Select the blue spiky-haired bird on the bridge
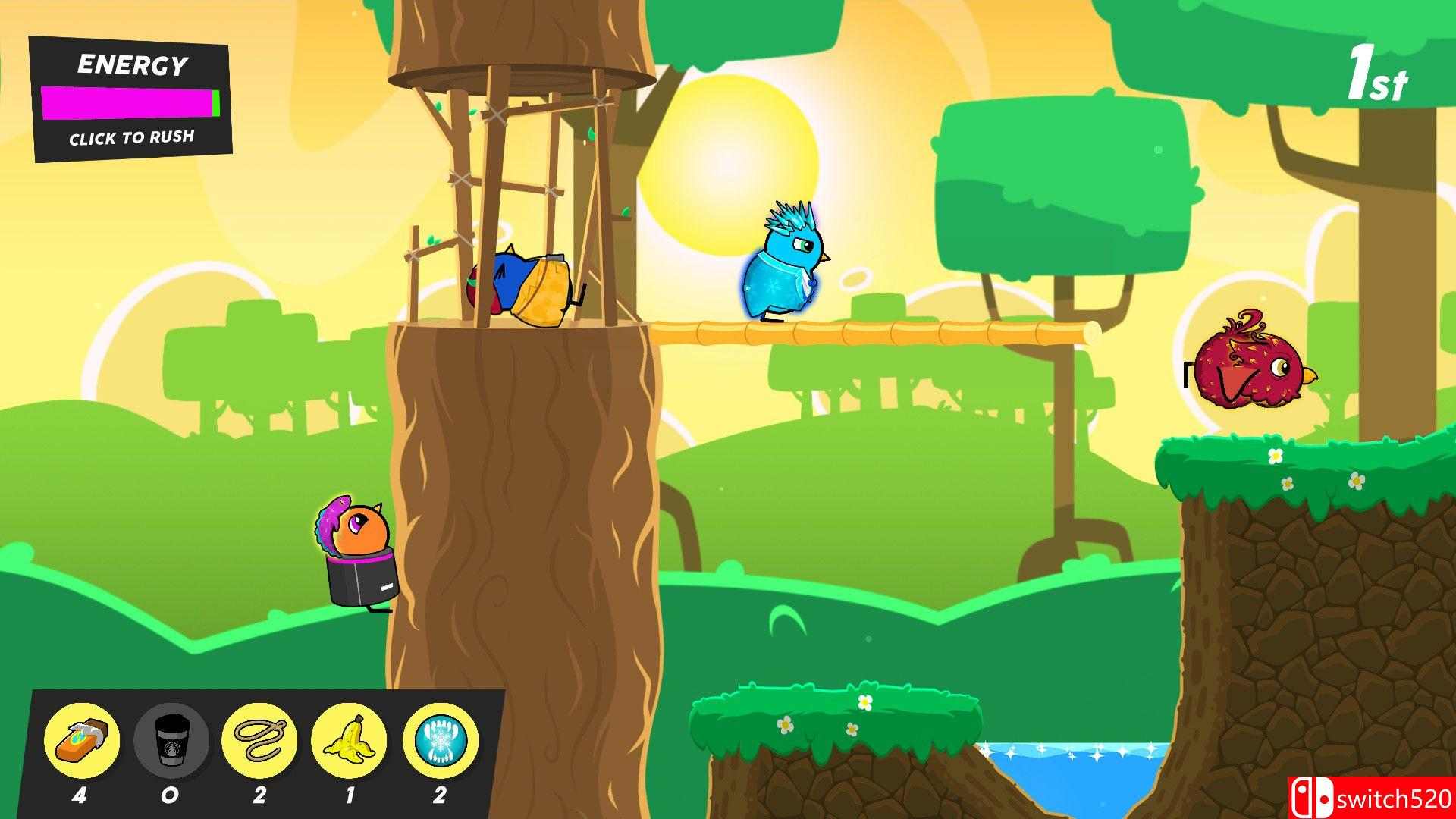The image size is (1456, 819). click(x=783, y=265)
